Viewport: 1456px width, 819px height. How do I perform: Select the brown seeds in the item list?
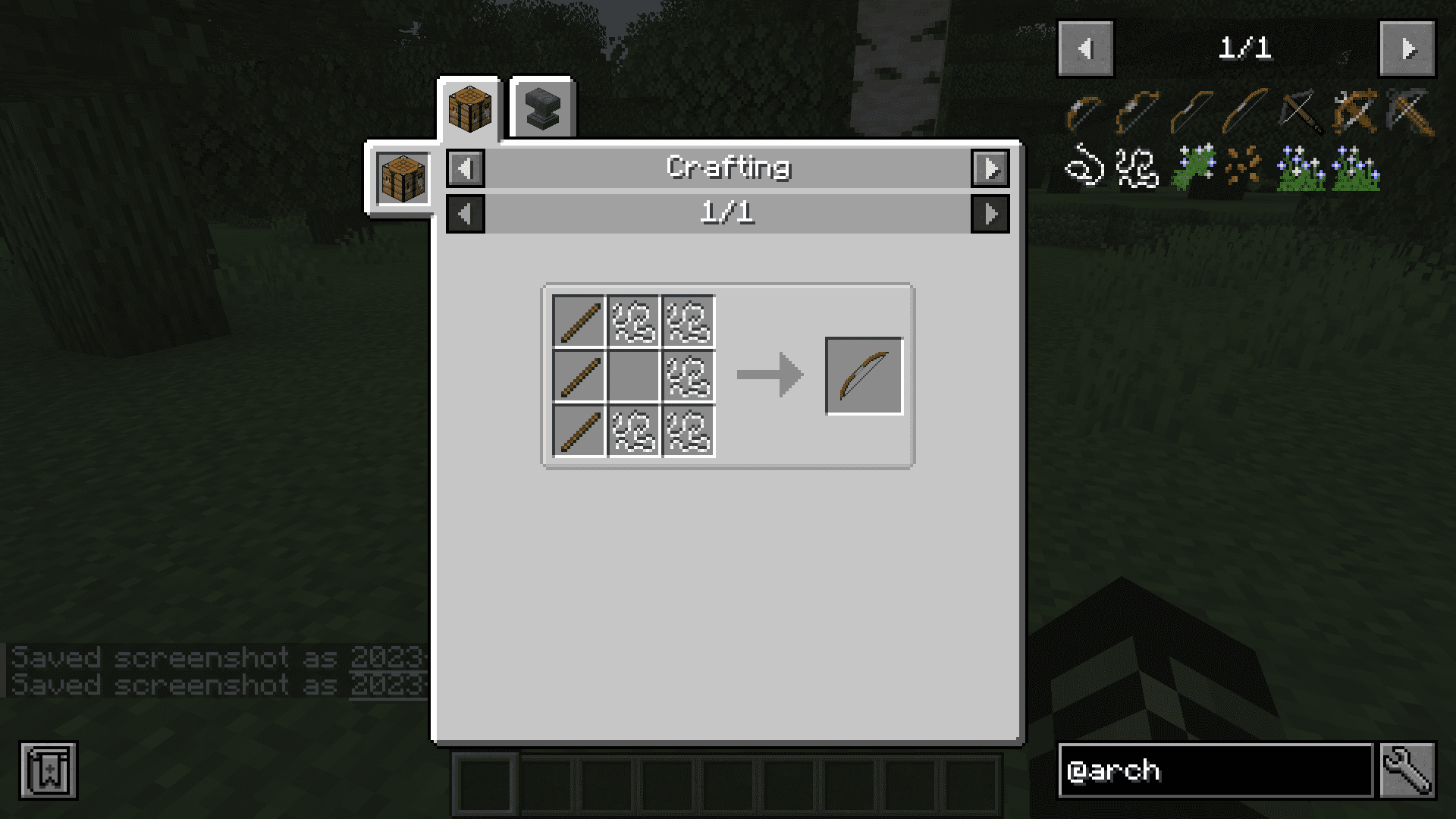[1244, 165]
